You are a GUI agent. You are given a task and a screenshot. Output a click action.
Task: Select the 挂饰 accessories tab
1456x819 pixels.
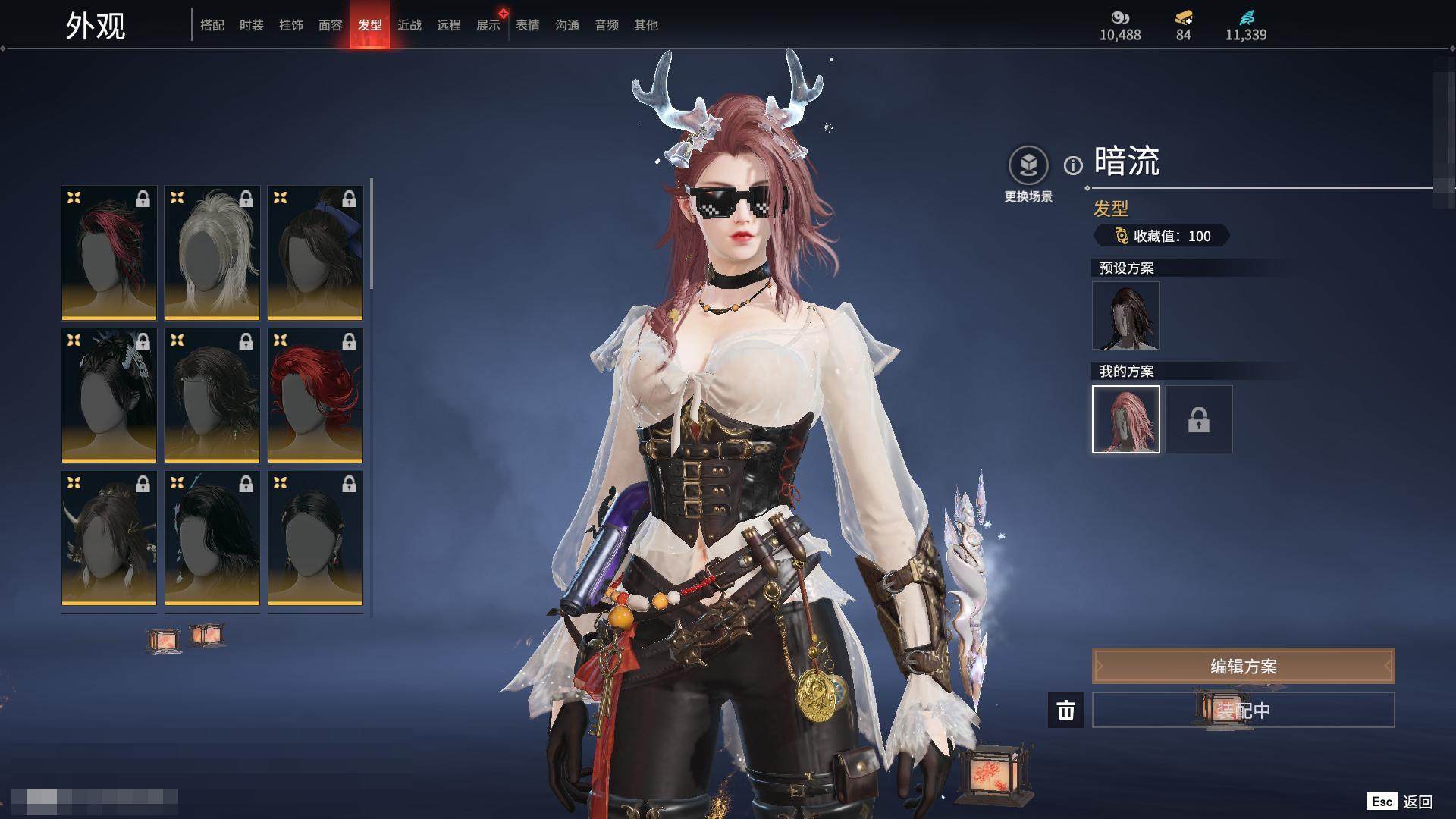(x=291, y=25)
